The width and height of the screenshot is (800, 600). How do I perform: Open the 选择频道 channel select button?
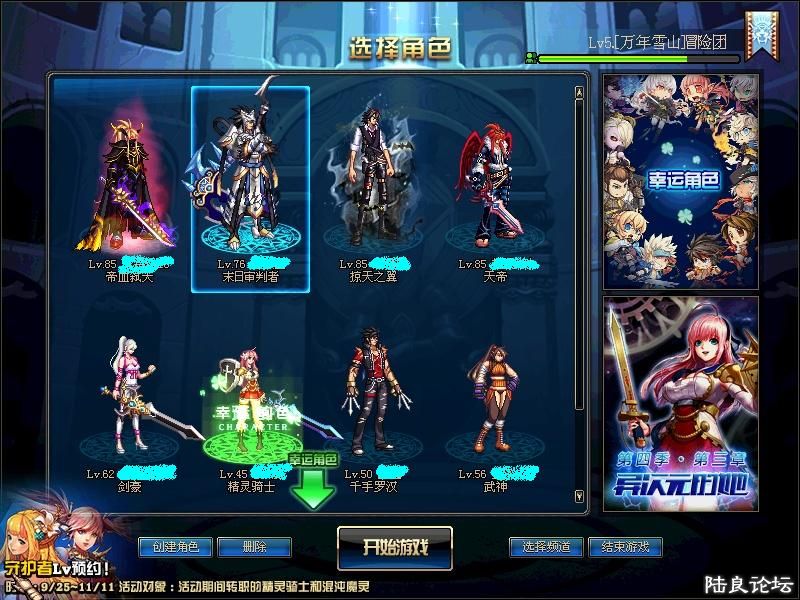point(546,547)
